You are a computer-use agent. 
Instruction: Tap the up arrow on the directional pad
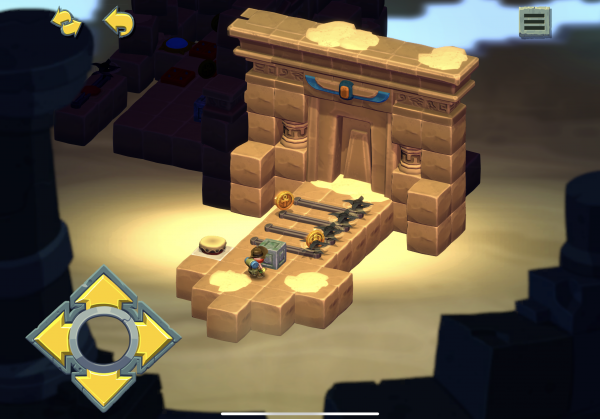pos(102,291)
